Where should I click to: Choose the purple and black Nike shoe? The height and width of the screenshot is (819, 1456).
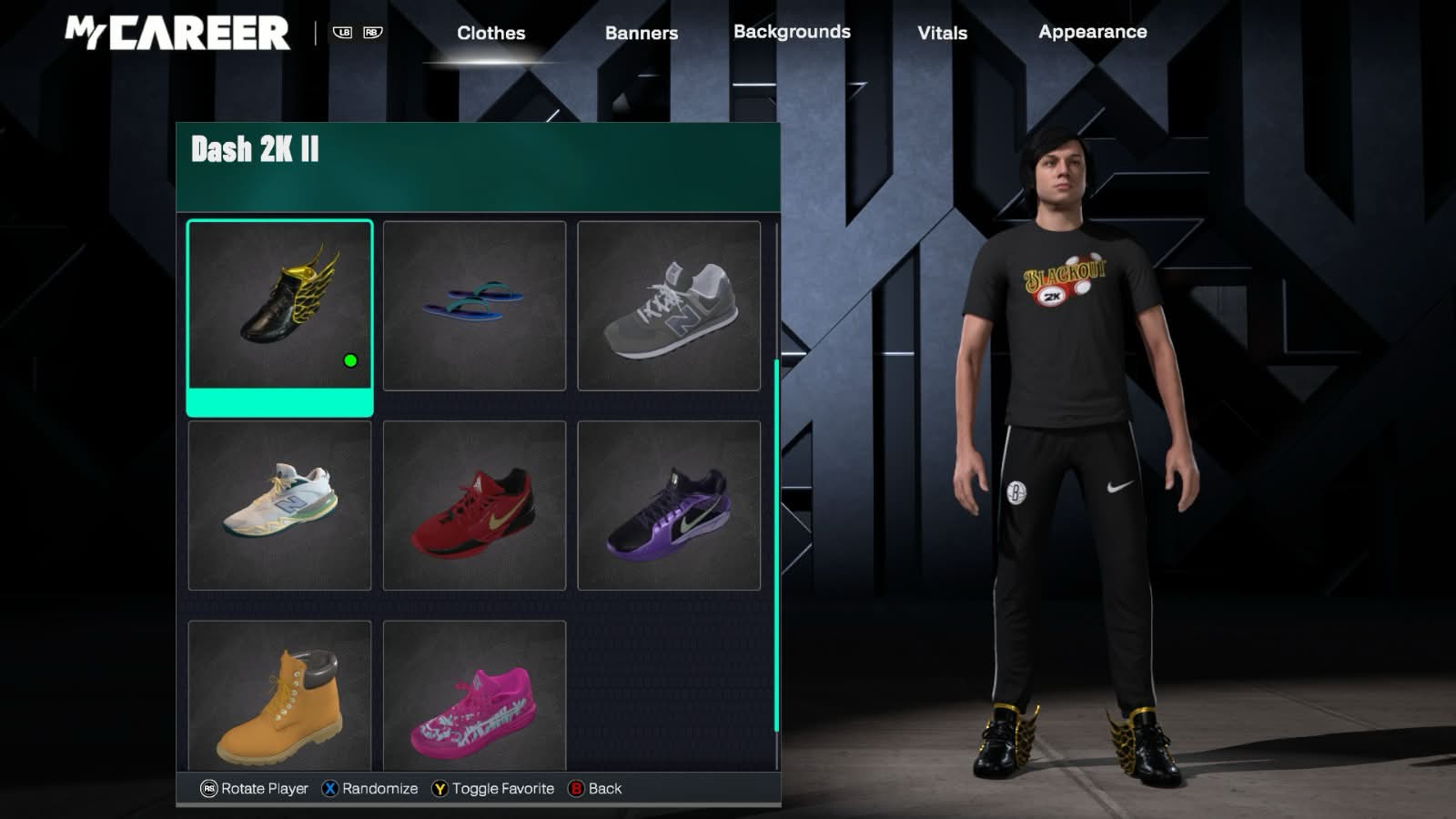(x=669, y=505)
